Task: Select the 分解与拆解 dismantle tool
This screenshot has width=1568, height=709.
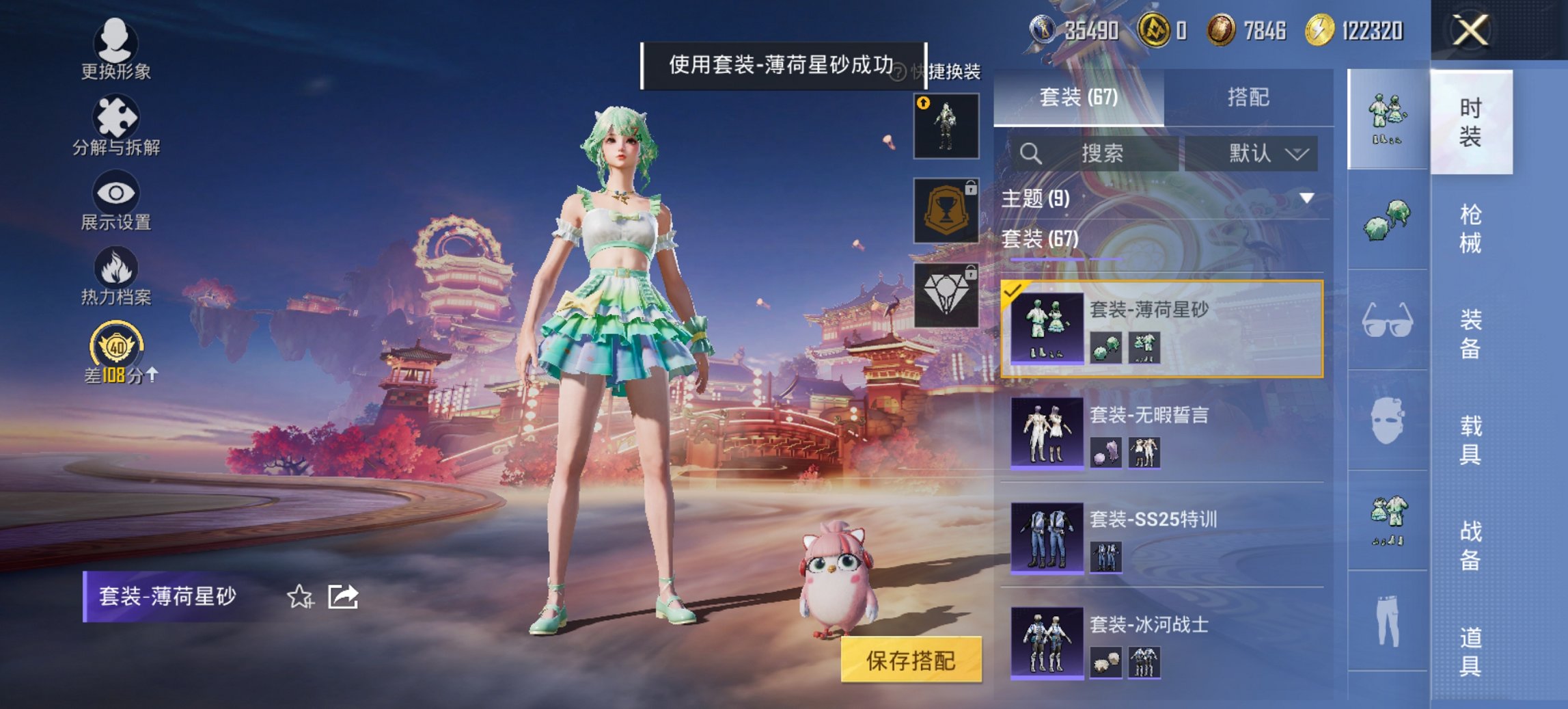Action: 116,123
